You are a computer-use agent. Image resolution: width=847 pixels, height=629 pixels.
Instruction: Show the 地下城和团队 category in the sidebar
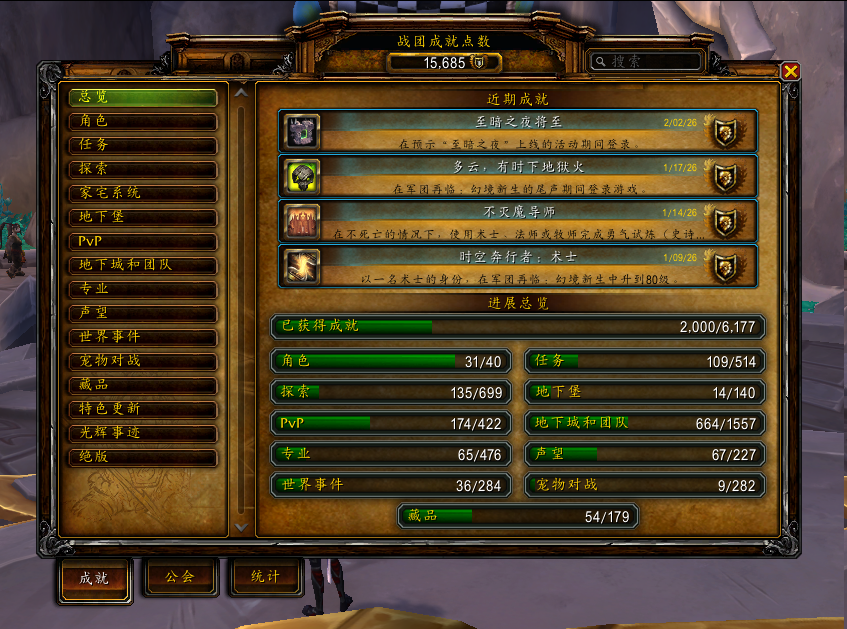tap(143, 265)
